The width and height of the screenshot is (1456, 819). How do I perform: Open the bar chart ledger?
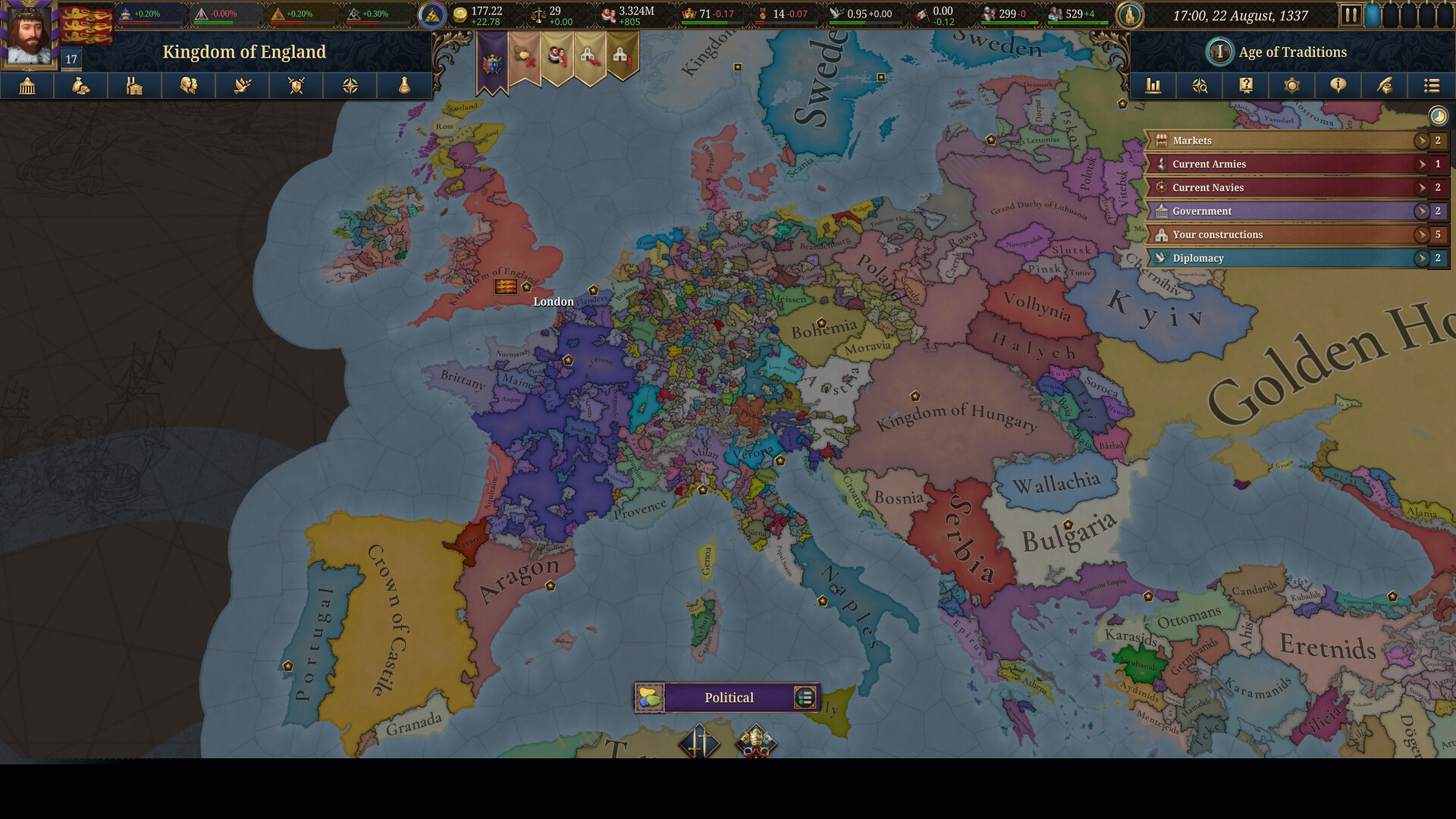click(x=1153, y=86)
